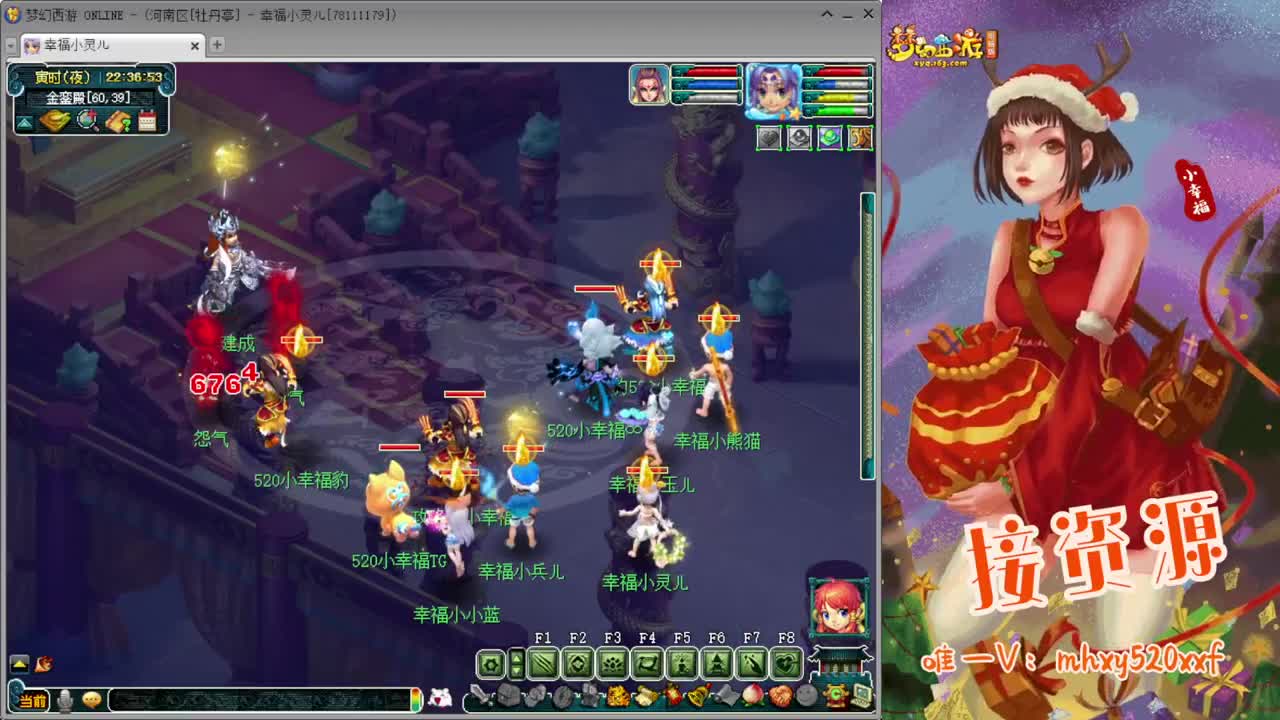Viewport: 1280px width, 720px height.
Task: Click the guide book with question mark icon
Action: click(119, 120)
